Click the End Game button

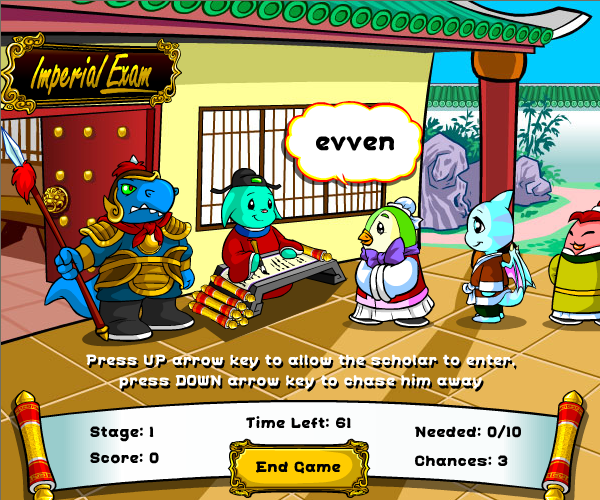(298, 466)
